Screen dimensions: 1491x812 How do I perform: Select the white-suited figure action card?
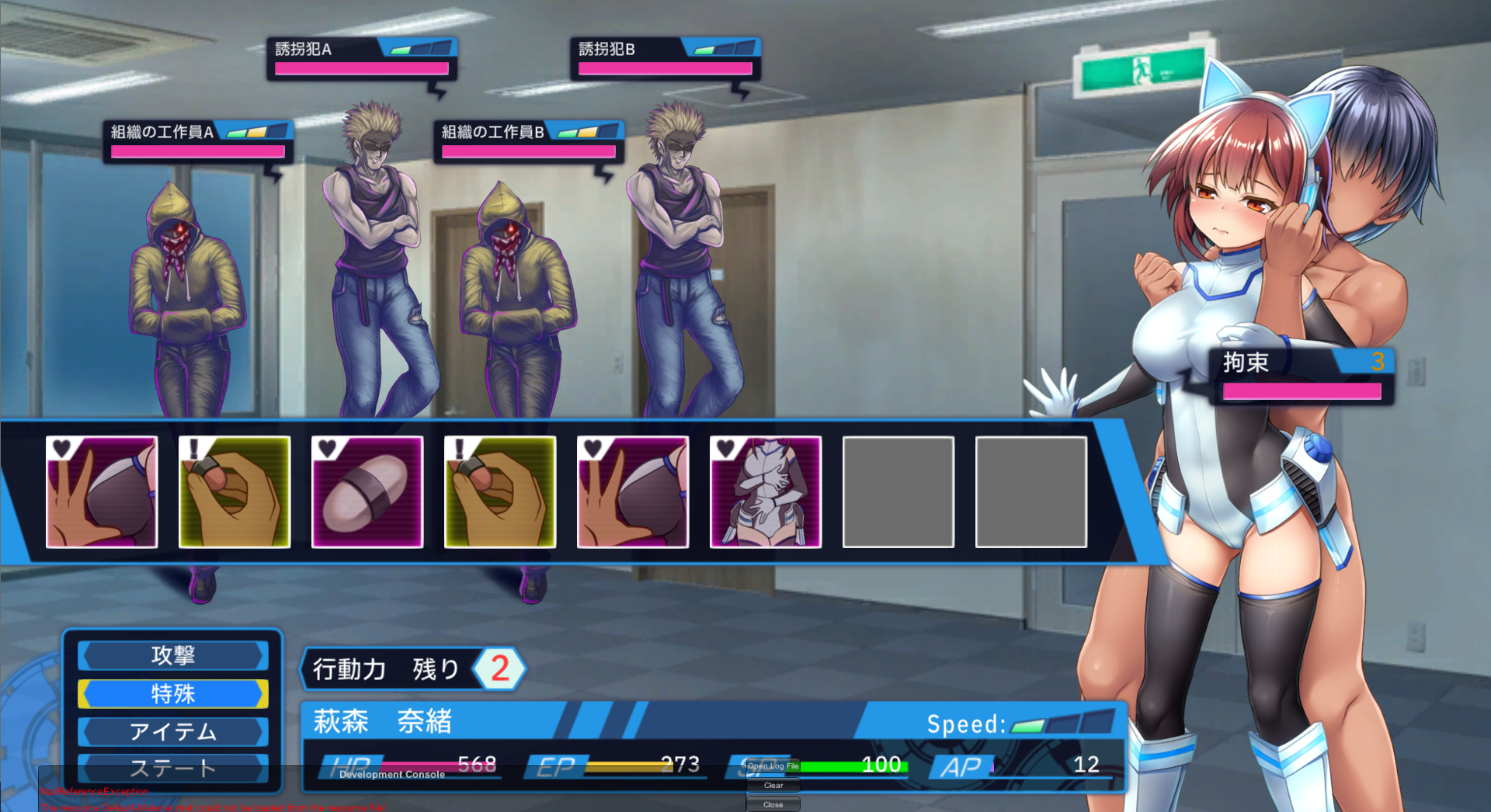click(766, 492)
